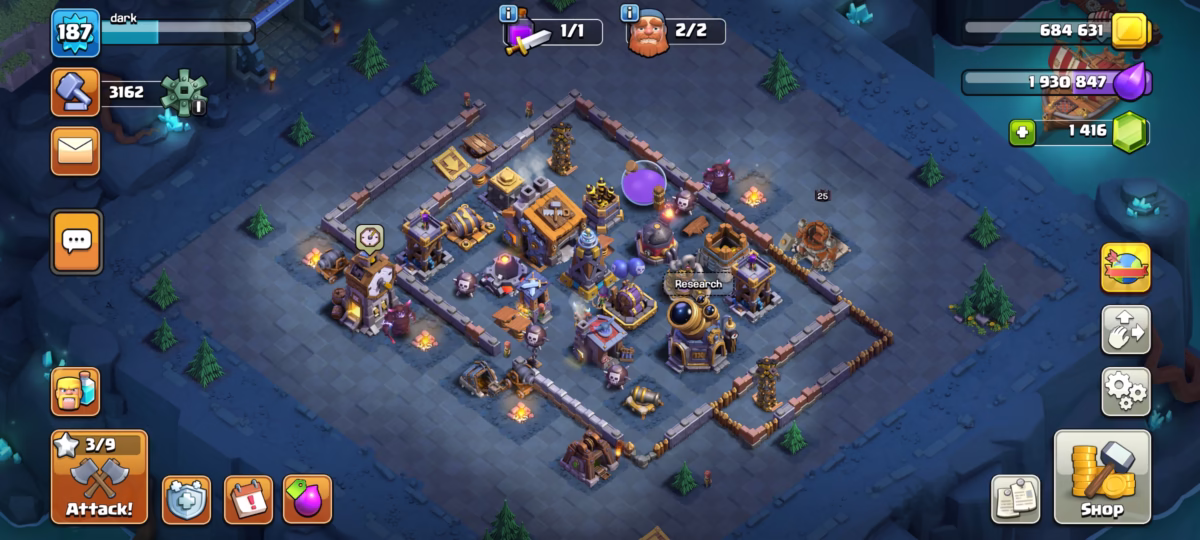This screenshot has width=1200, height=540.
Task: Open the settings gears menu
Action: pyautogui.click(x=1125, y=391)
